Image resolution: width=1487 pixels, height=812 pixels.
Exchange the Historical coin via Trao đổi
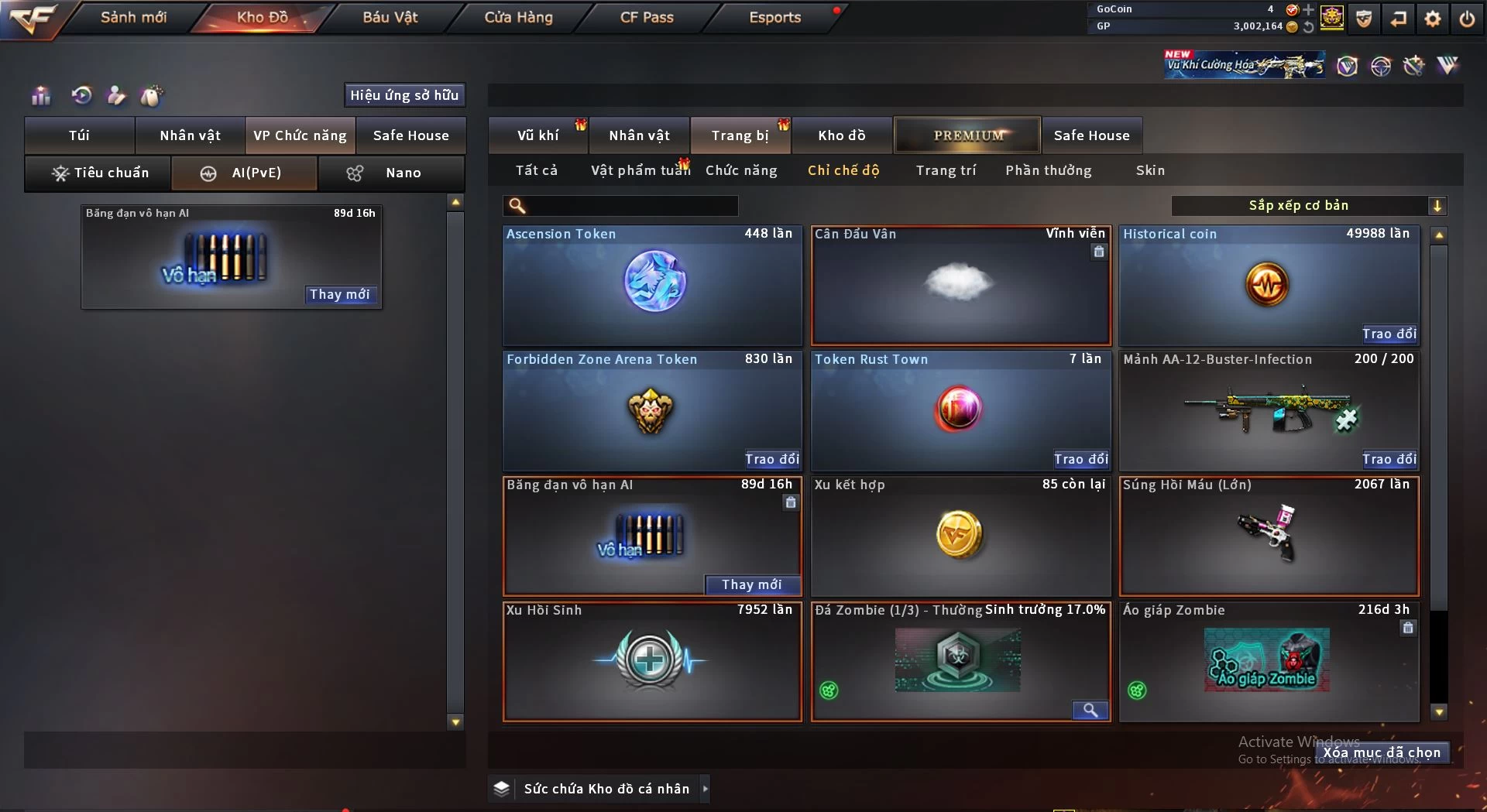tap(1389, 334)
